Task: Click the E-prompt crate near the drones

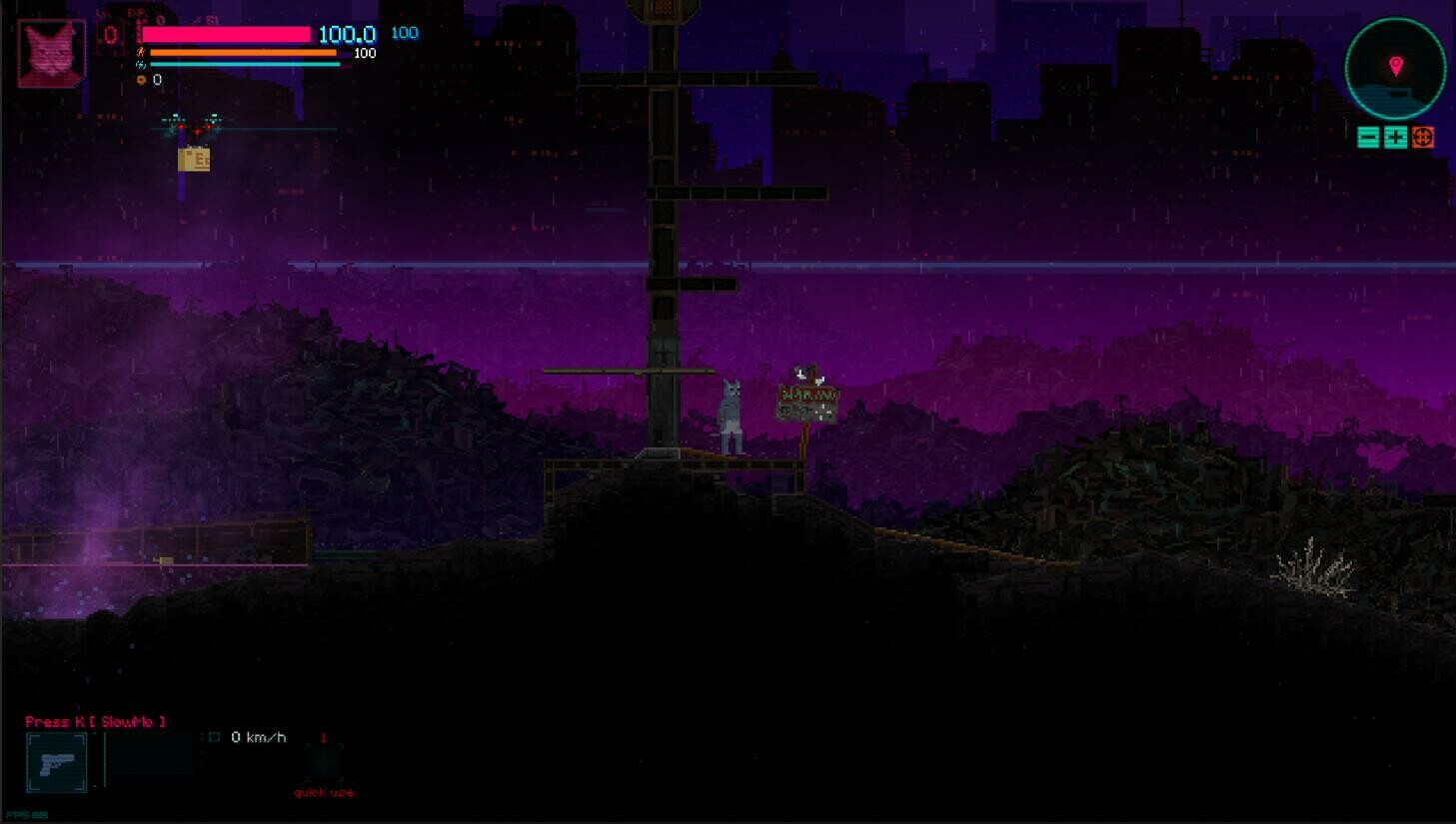Action: coord(195,157)
